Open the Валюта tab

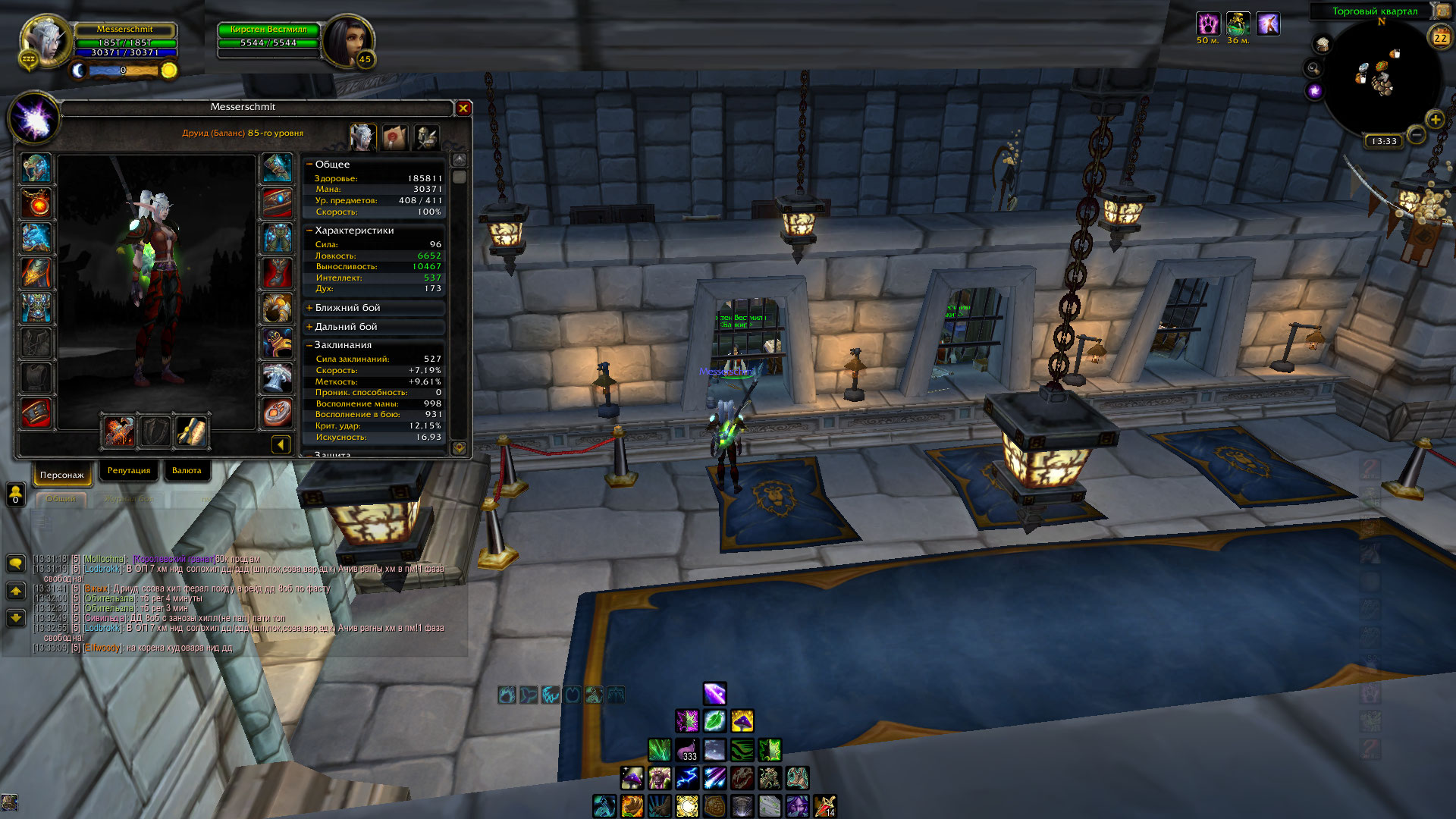pyautogui.click(x=187, y=471)
